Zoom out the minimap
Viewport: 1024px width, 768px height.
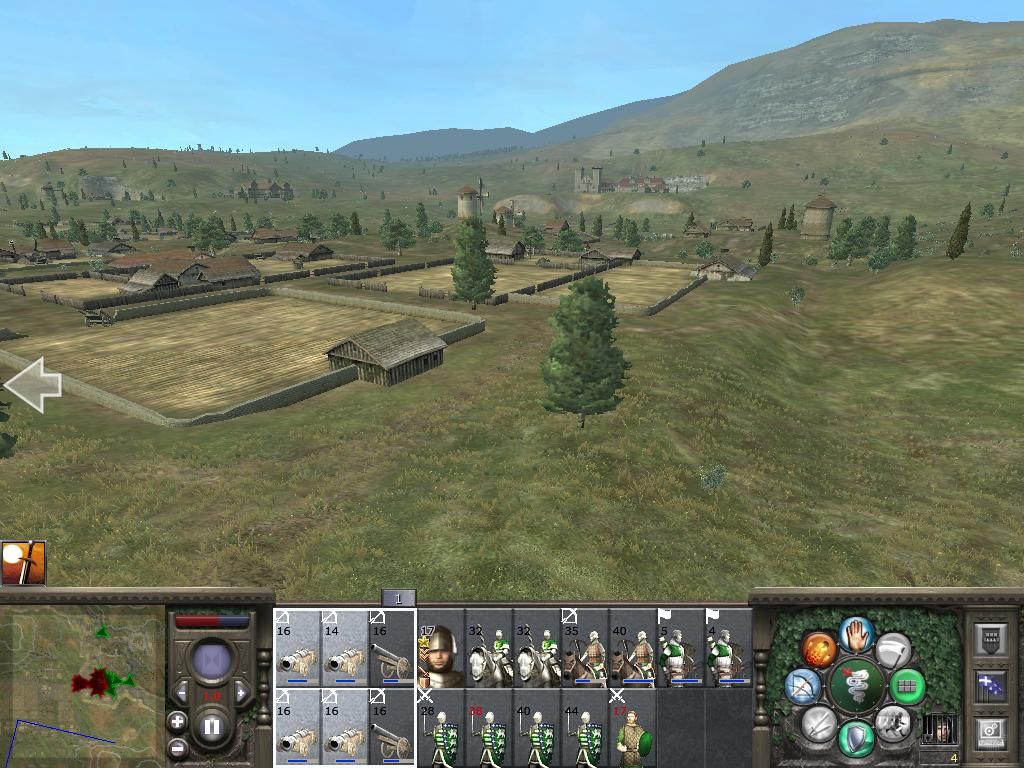(x=177, y=747)
